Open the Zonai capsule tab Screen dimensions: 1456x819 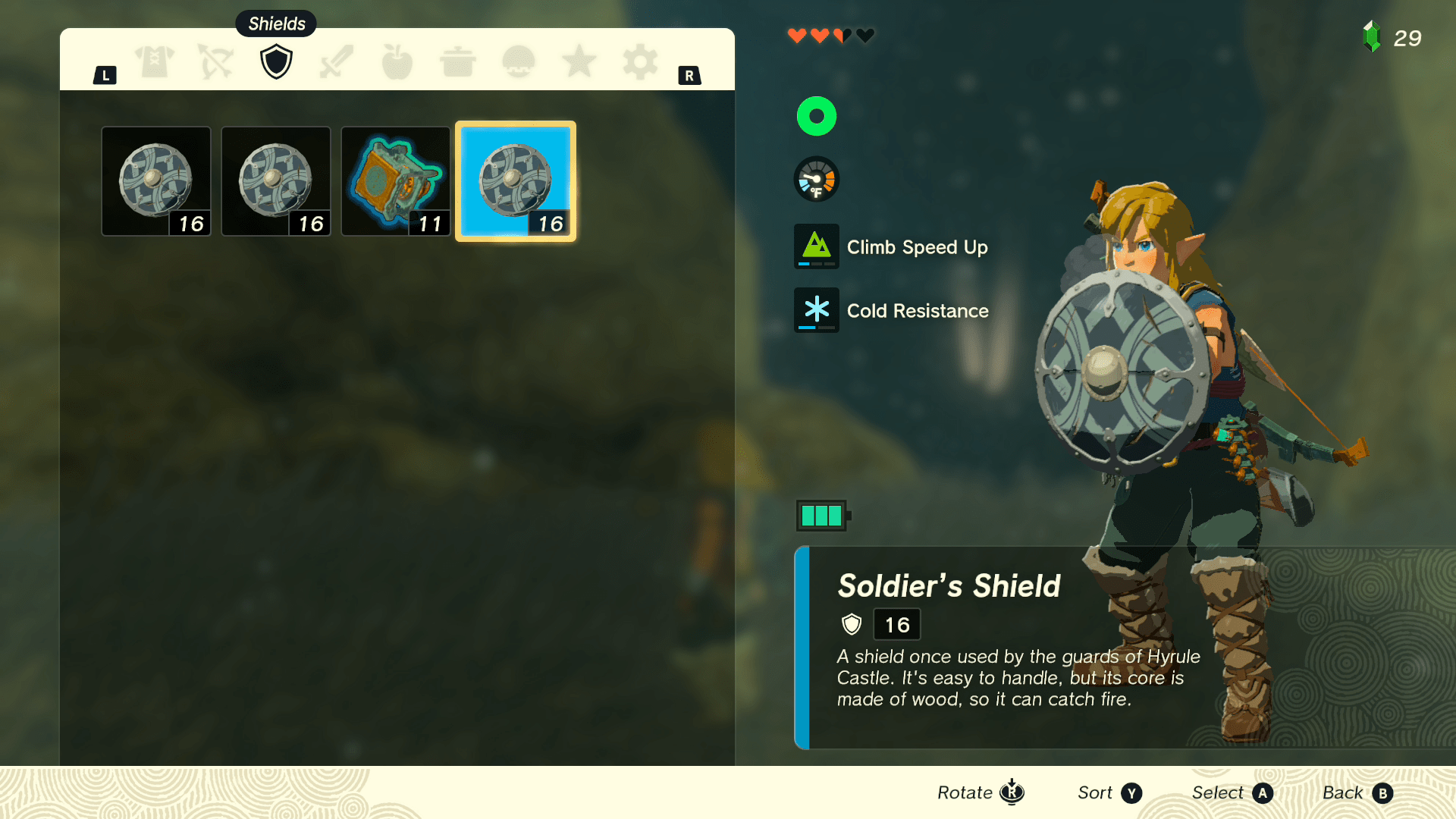pyautogui.click(x=519, y=62)
